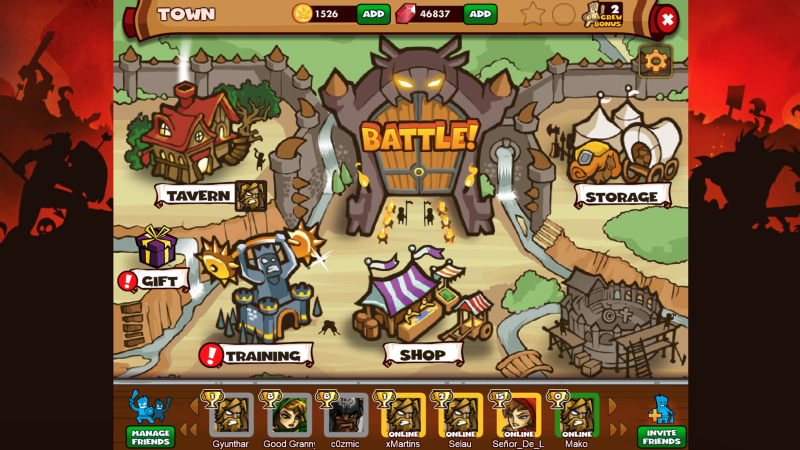Select online friend Señor_De_L

(519, 416)
